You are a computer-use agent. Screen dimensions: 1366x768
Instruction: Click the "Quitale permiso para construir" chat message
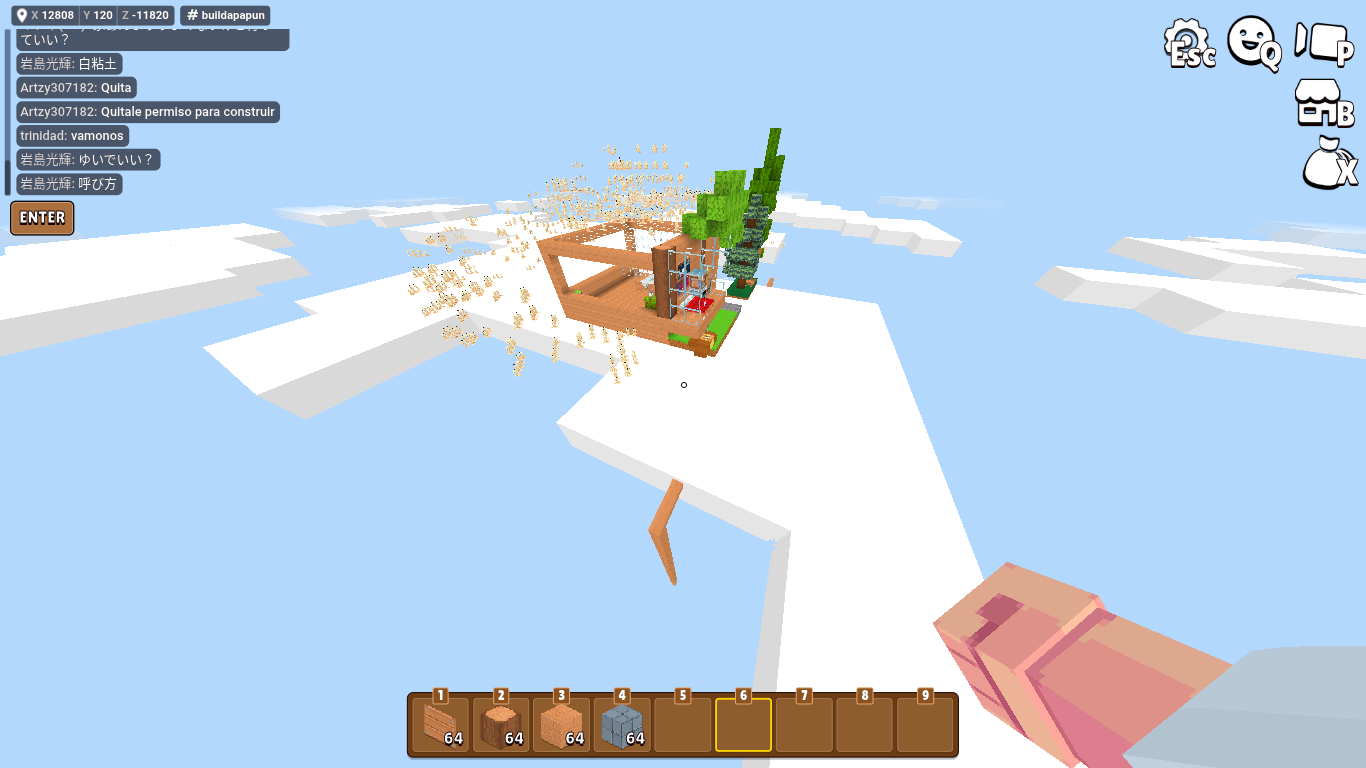[148, 112]
